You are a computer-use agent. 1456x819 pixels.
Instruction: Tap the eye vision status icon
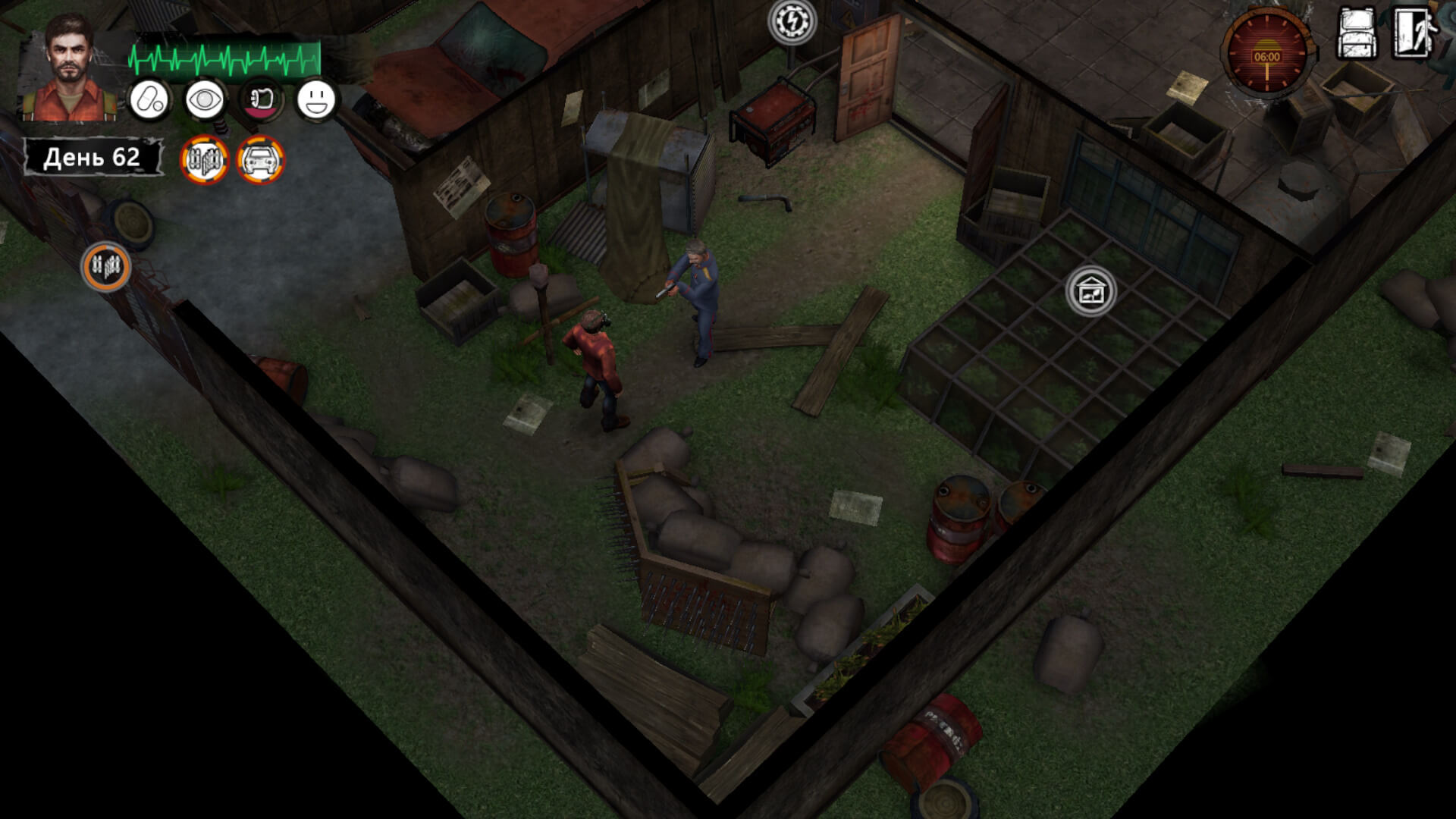[205, 99]
